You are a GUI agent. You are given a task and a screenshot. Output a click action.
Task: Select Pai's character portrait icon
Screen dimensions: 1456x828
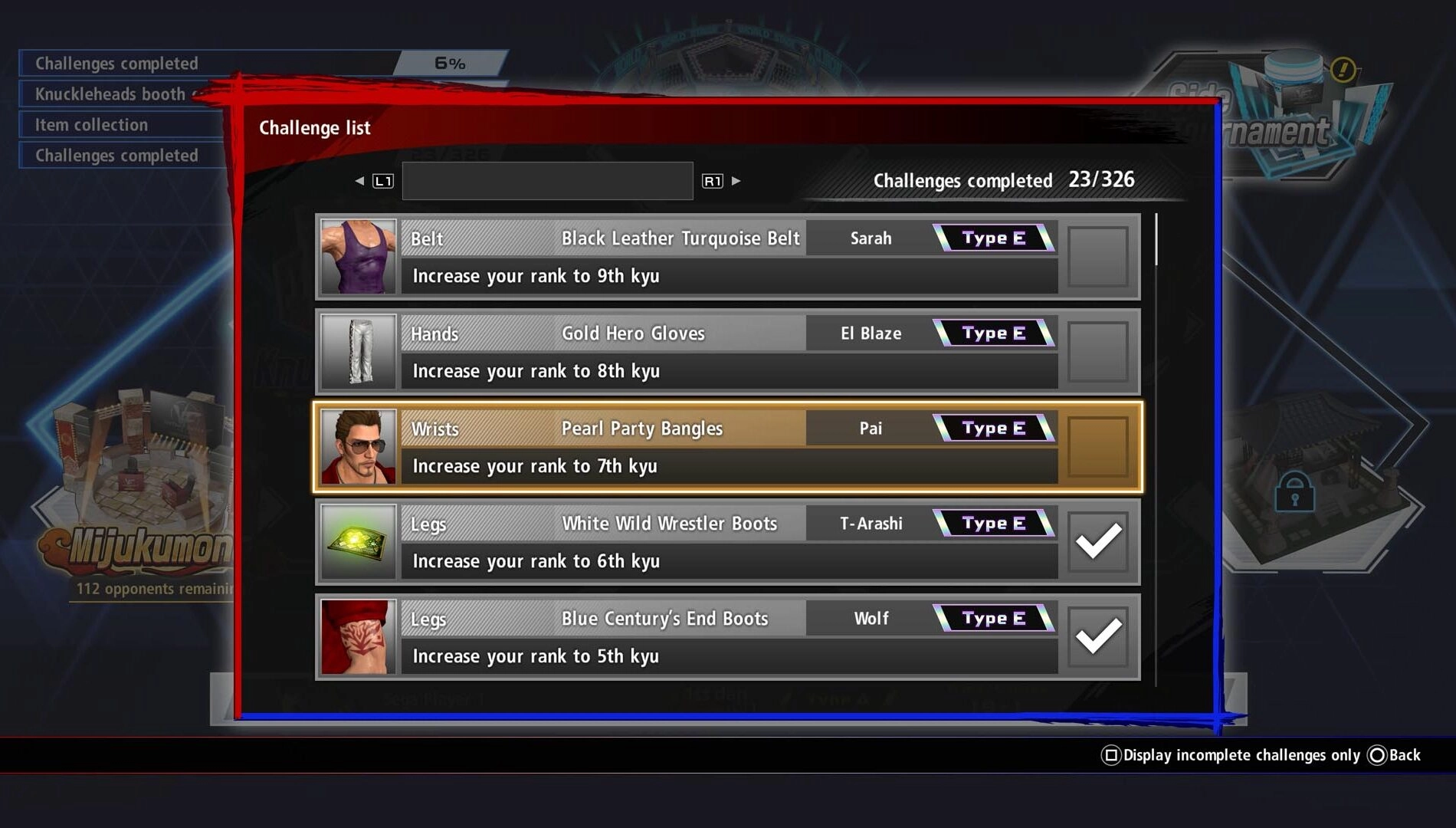[357, 447]
